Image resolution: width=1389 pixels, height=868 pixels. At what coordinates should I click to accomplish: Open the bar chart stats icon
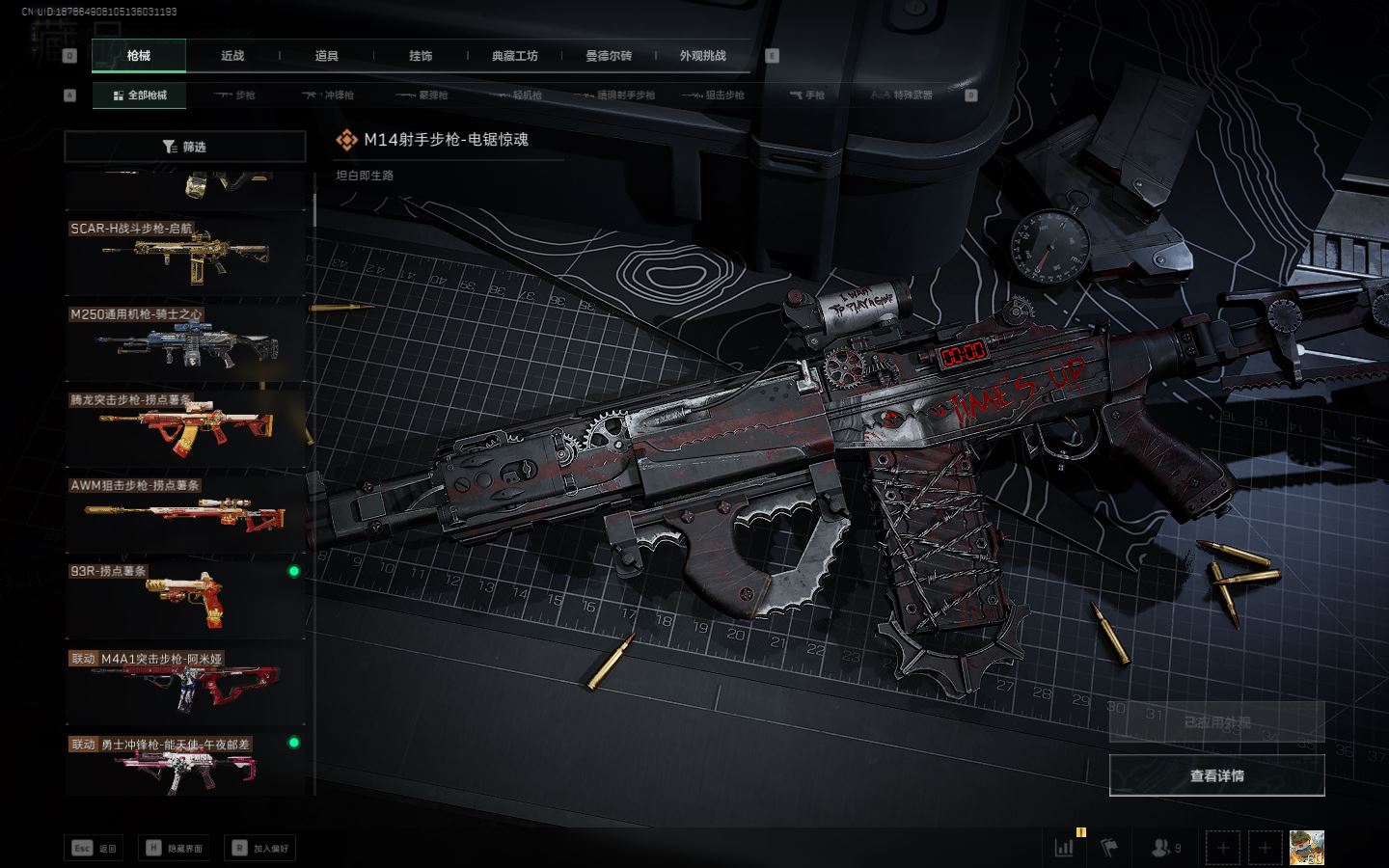[1065, 848]
